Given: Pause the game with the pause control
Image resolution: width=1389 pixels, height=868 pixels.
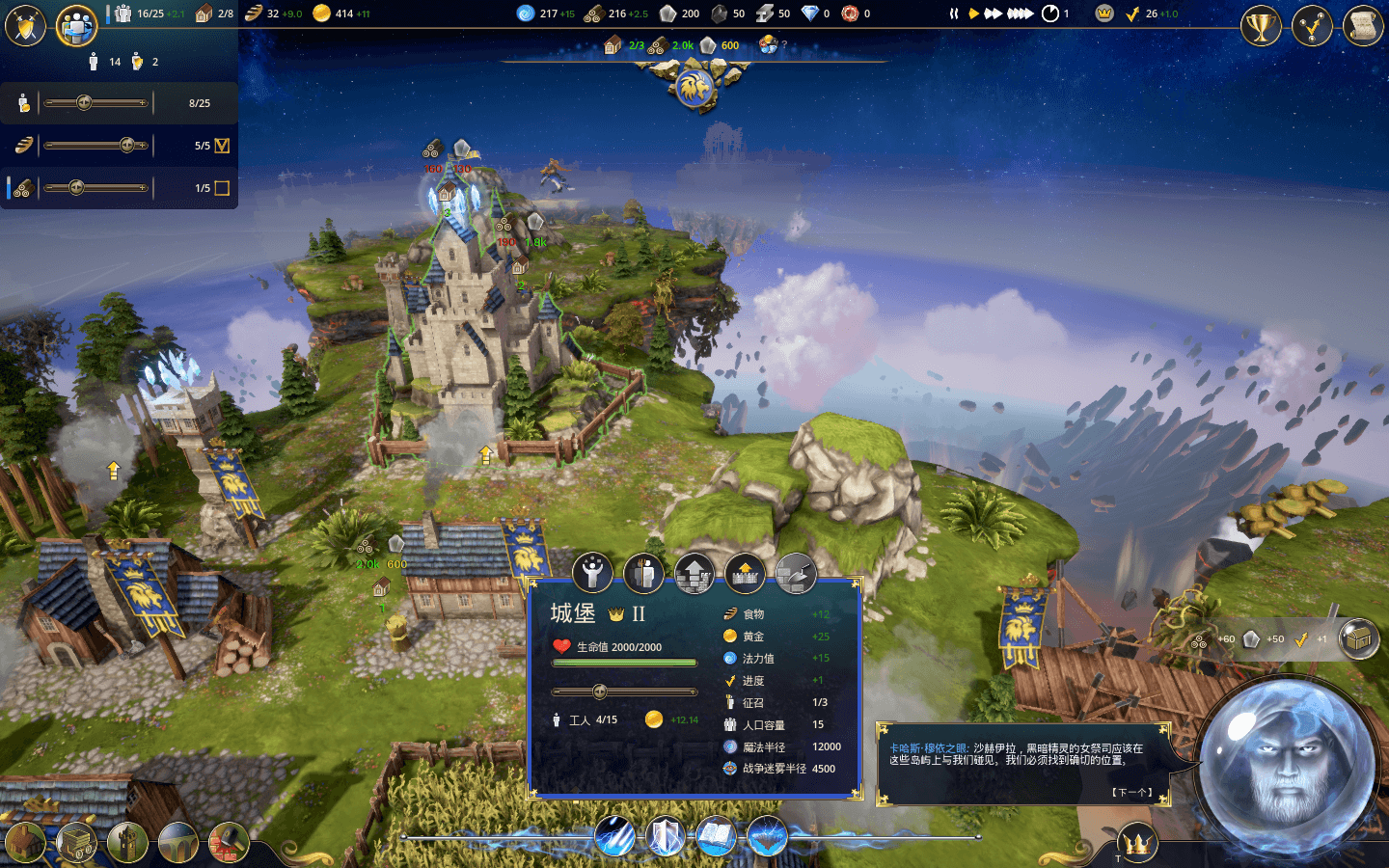Looking at the screenshot, I should pos(954,14).
